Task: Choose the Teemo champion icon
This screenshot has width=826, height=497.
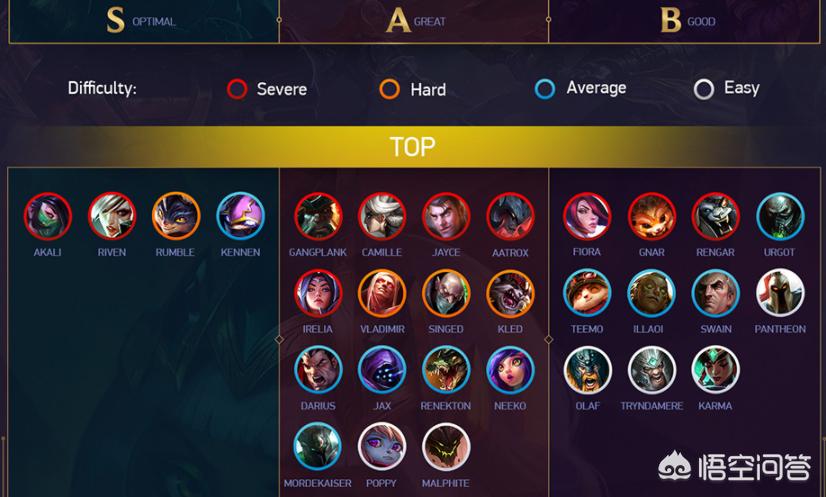Action: point(587,293)
